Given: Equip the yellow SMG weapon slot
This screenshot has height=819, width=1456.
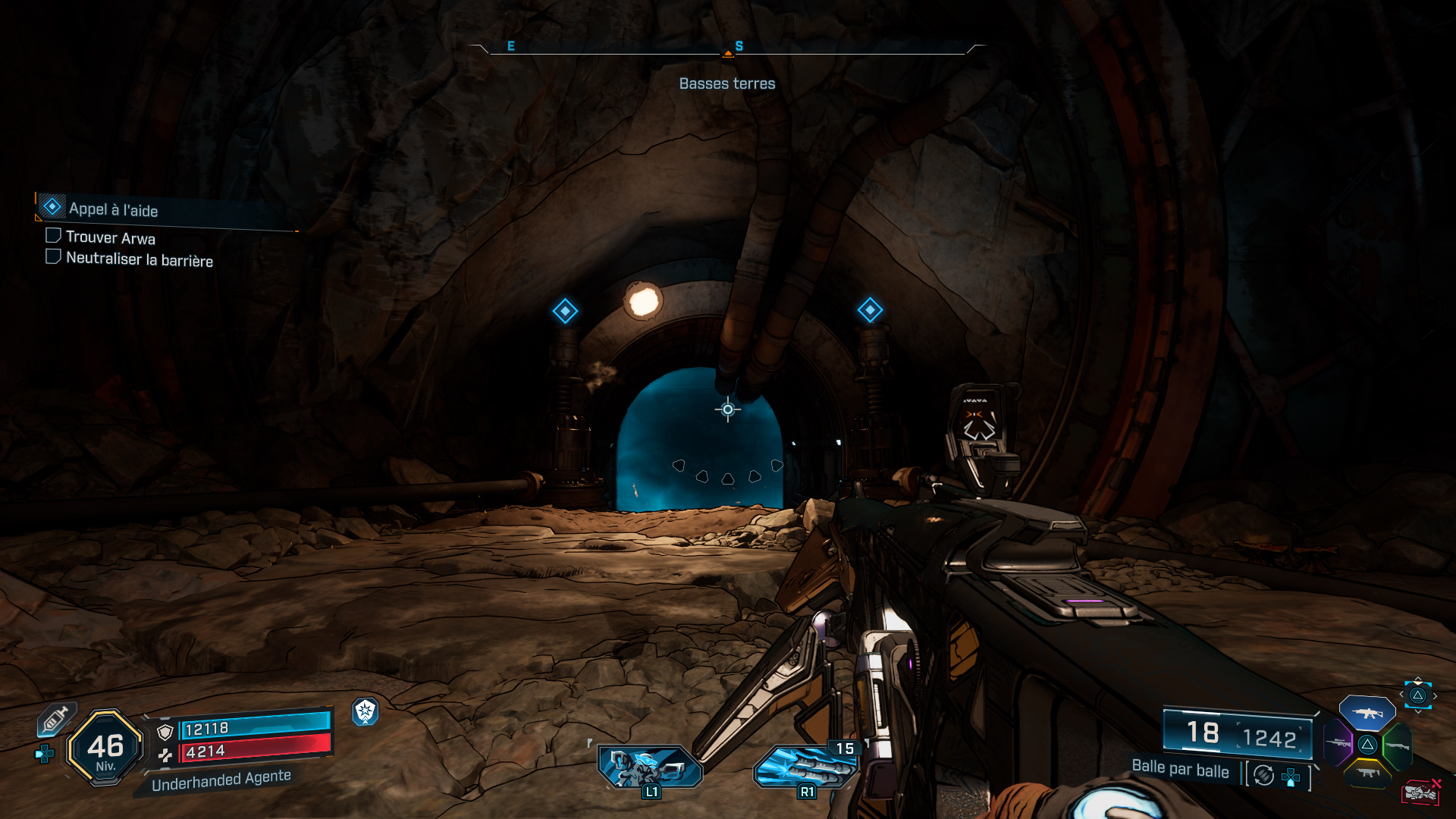Looking at the screenshot, I should point(1367,773).
